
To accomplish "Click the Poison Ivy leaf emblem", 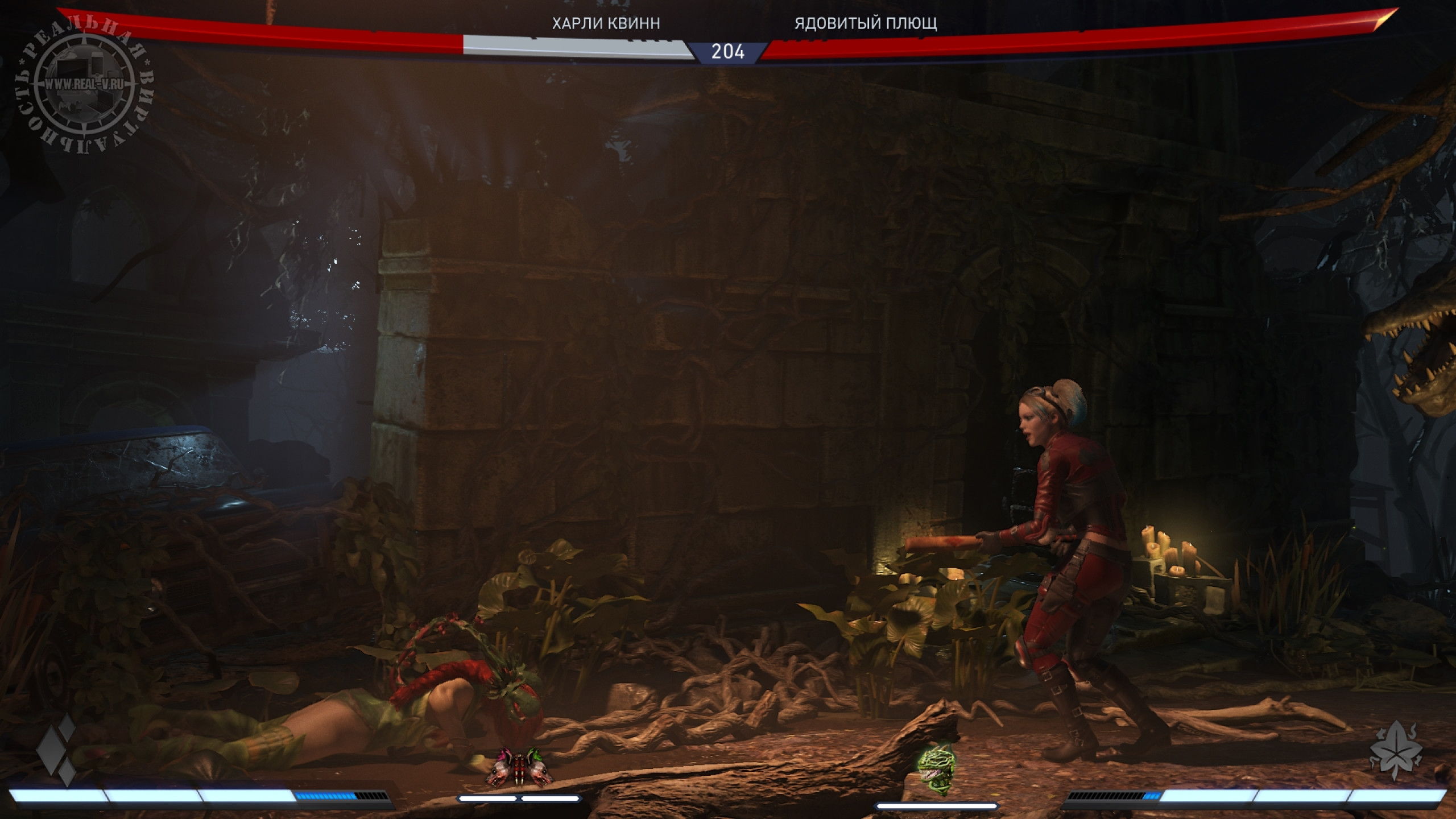I will (x=1396, y=752).
